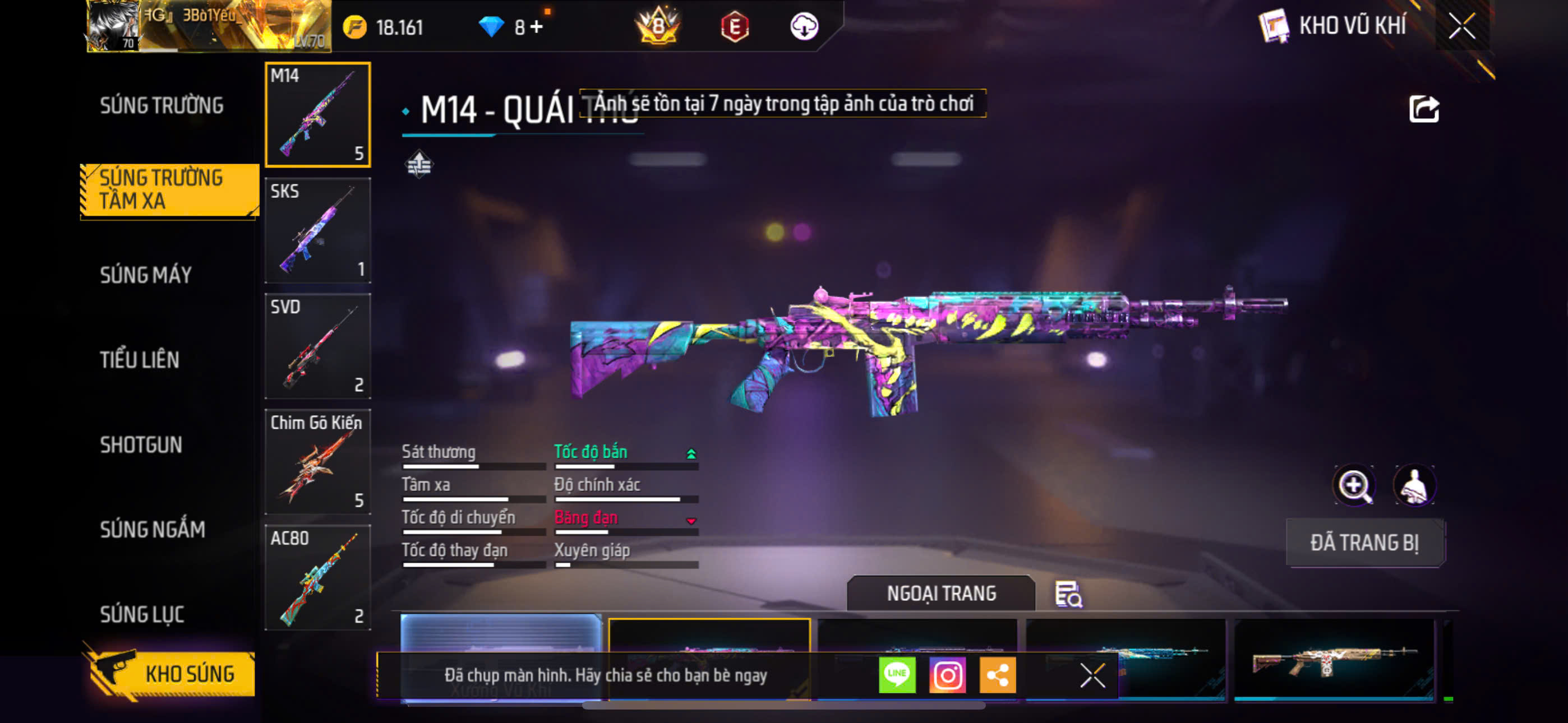Share screenshot via LINE
Viewport: 1568px width, 723px height.
897,675
